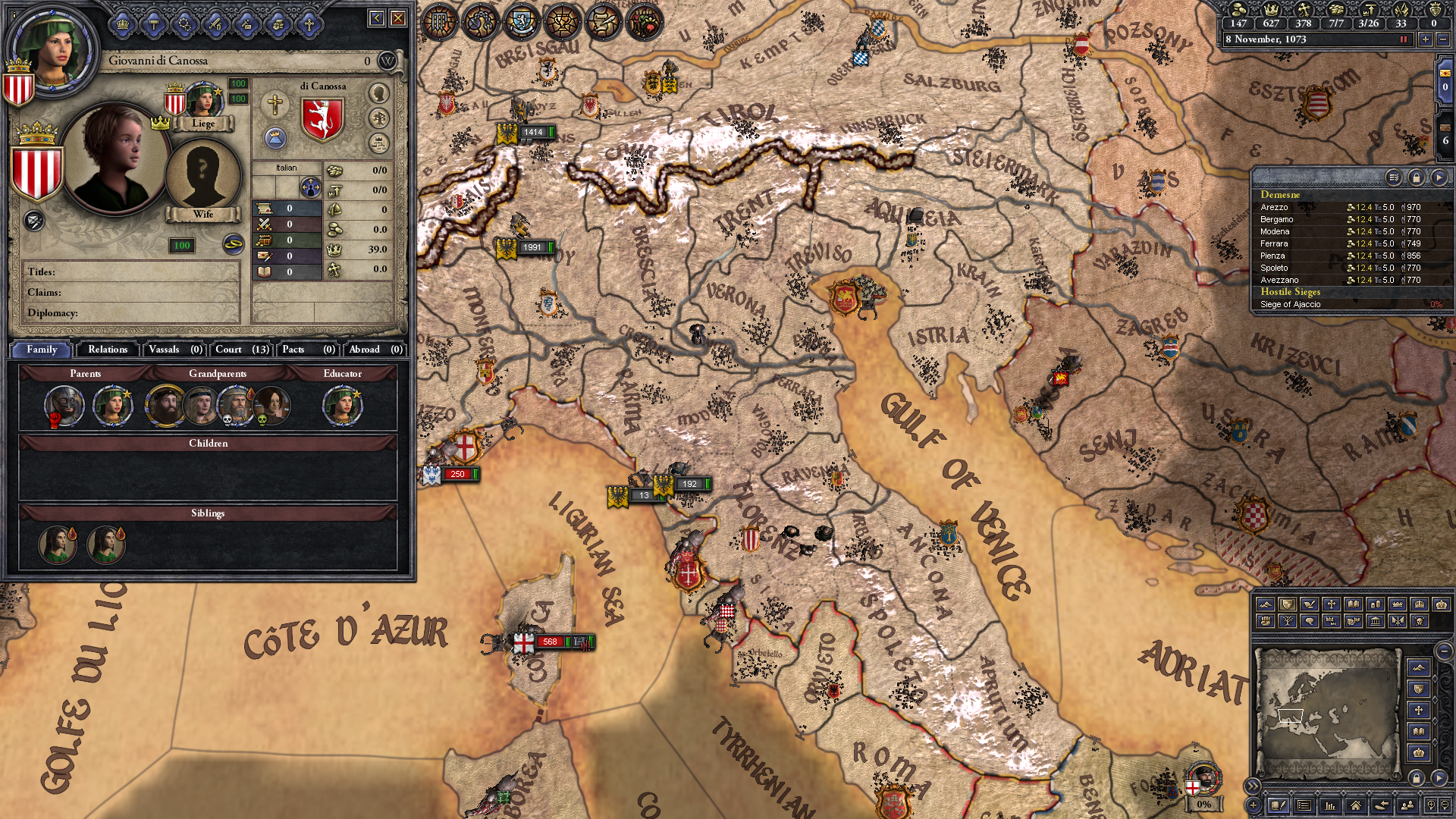Screen dimensions: 1456x819
Task: Expand the minimap double-arrow chevron
Action: 1253,786
